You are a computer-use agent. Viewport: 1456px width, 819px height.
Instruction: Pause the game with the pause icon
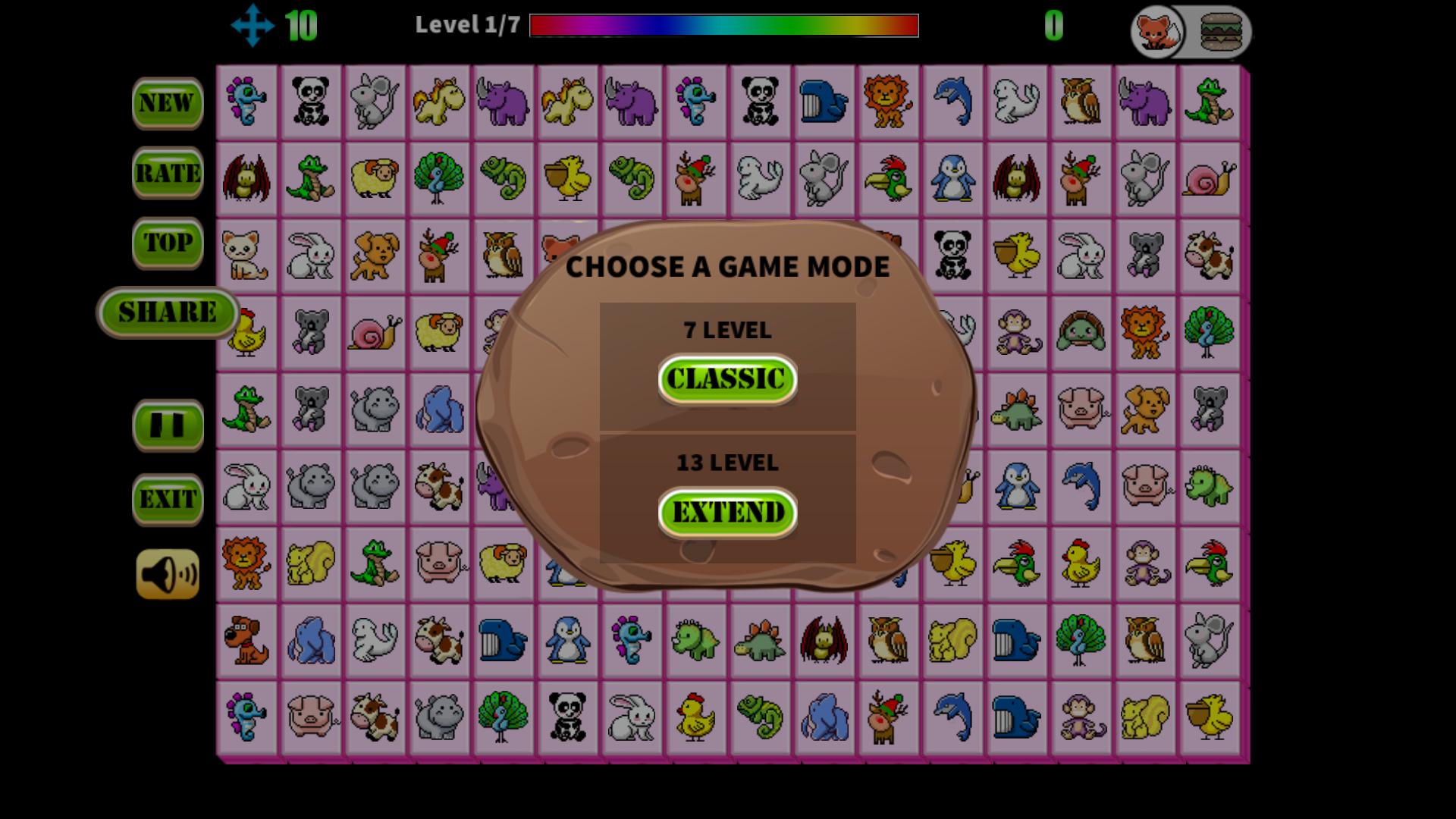tap(168, 425)
